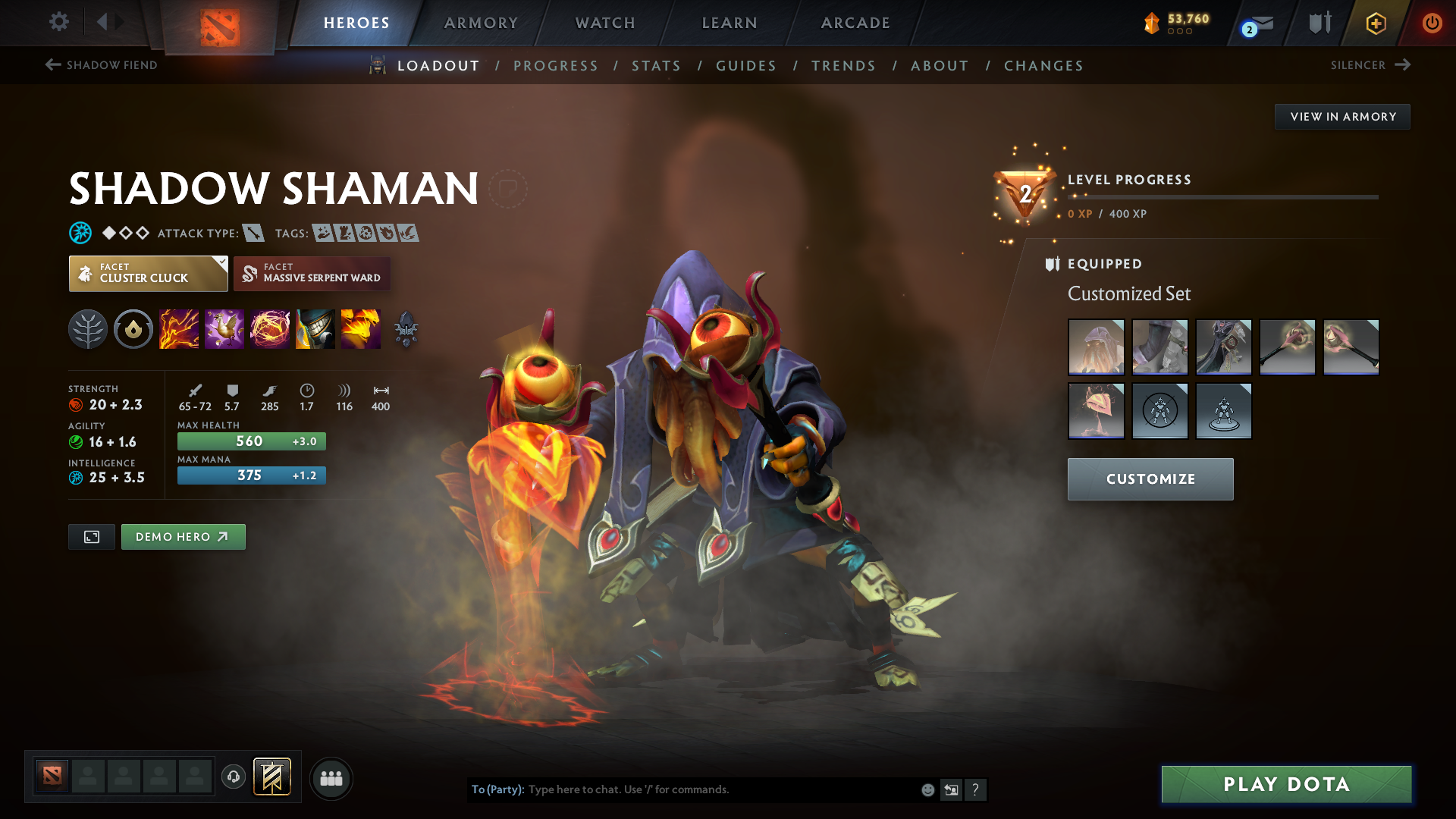The image size is (1456, 819).
Task: Switch to the STATS tab
Action: [656, 66]
